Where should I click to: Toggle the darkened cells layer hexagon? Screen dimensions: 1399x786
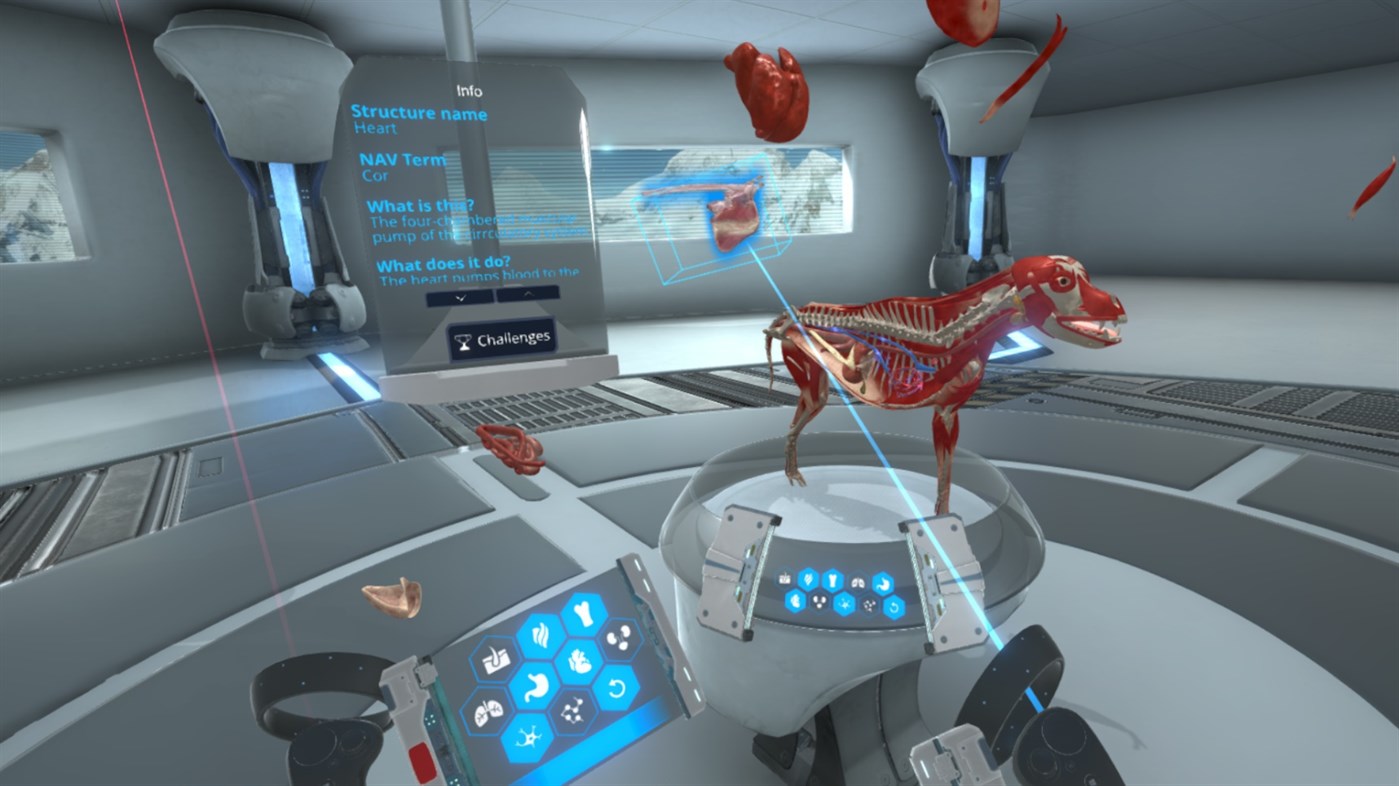click(572, 710)
